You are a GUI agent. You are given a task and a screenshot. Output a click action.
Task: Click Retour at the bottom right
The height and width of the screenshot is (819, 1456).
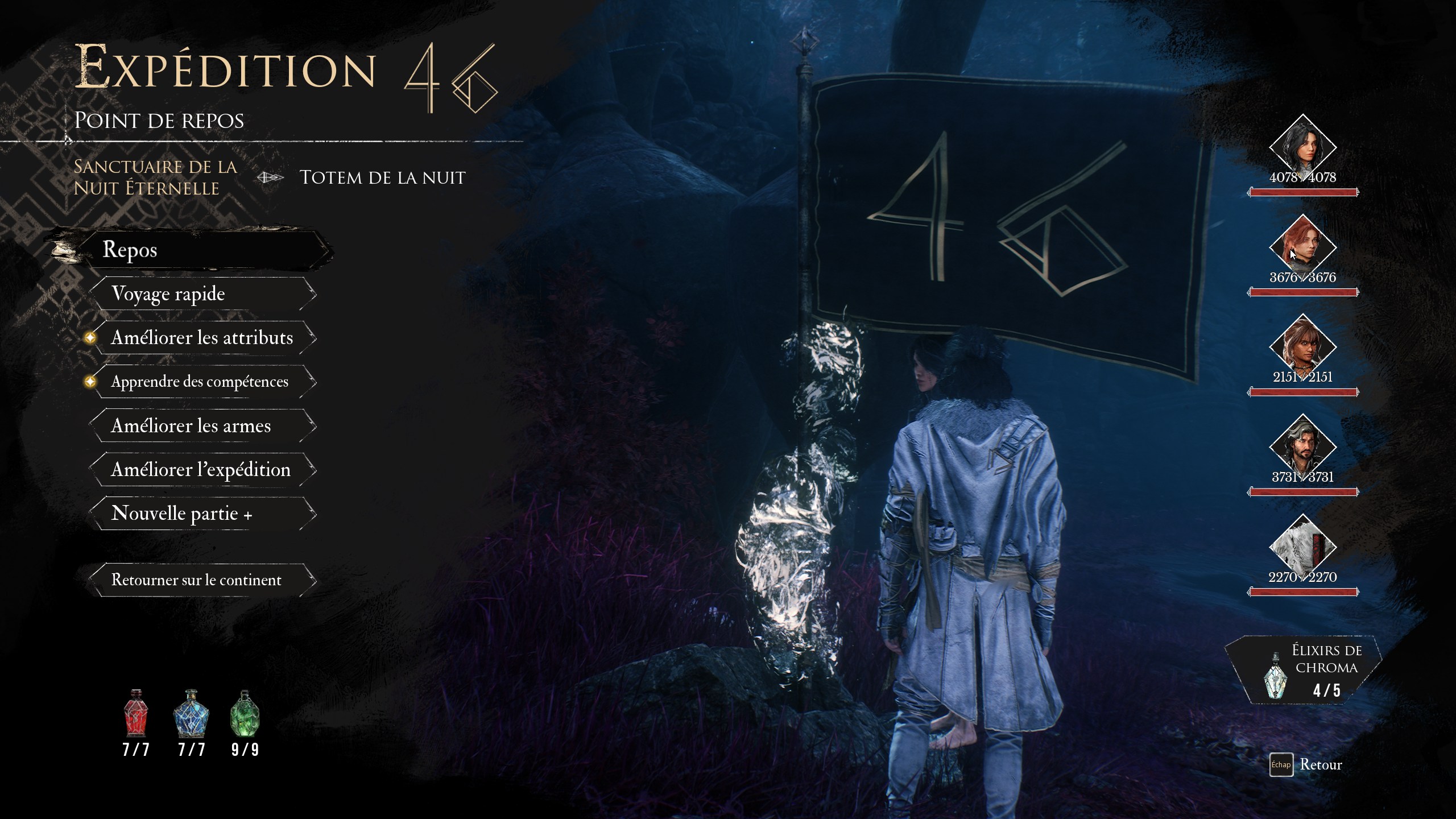coord(1322,764)
